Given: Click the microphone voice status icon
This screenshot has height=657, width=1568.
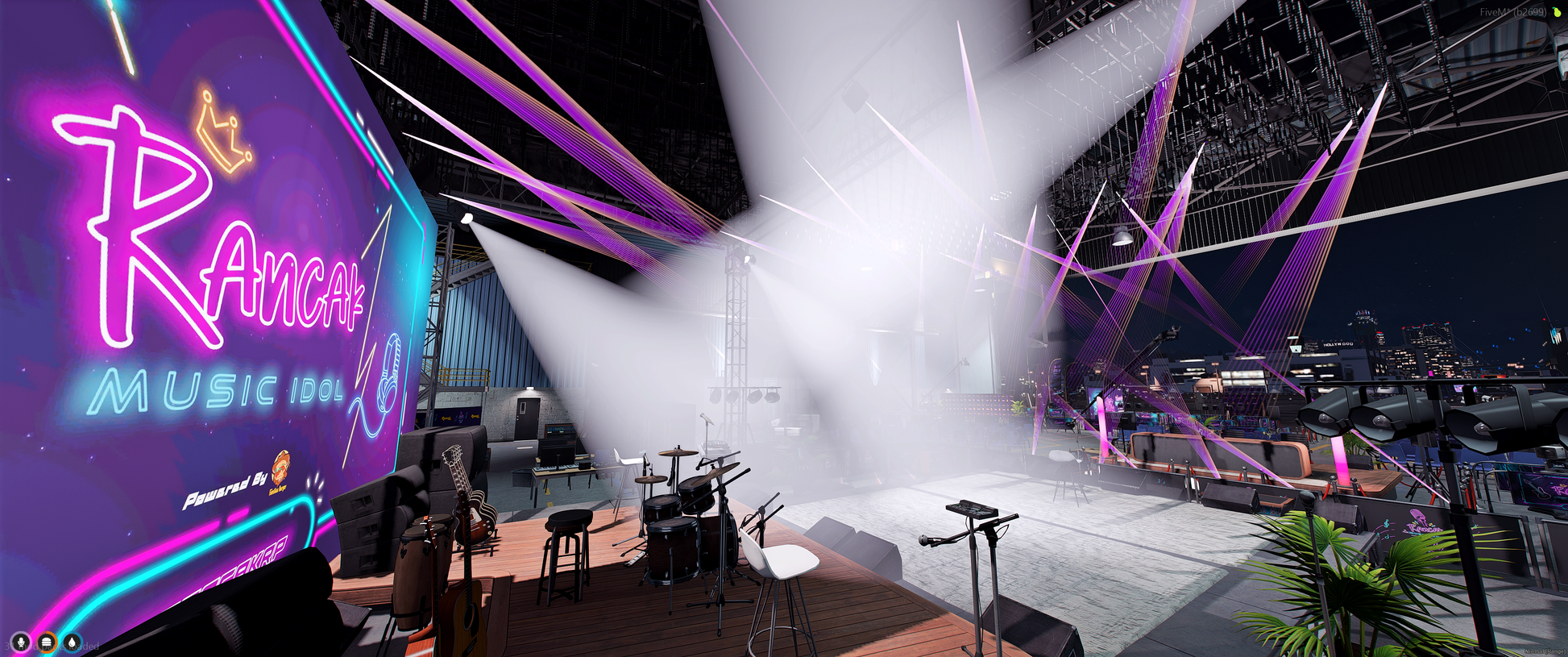Looking at the screenshot, I should coord(21,642).
